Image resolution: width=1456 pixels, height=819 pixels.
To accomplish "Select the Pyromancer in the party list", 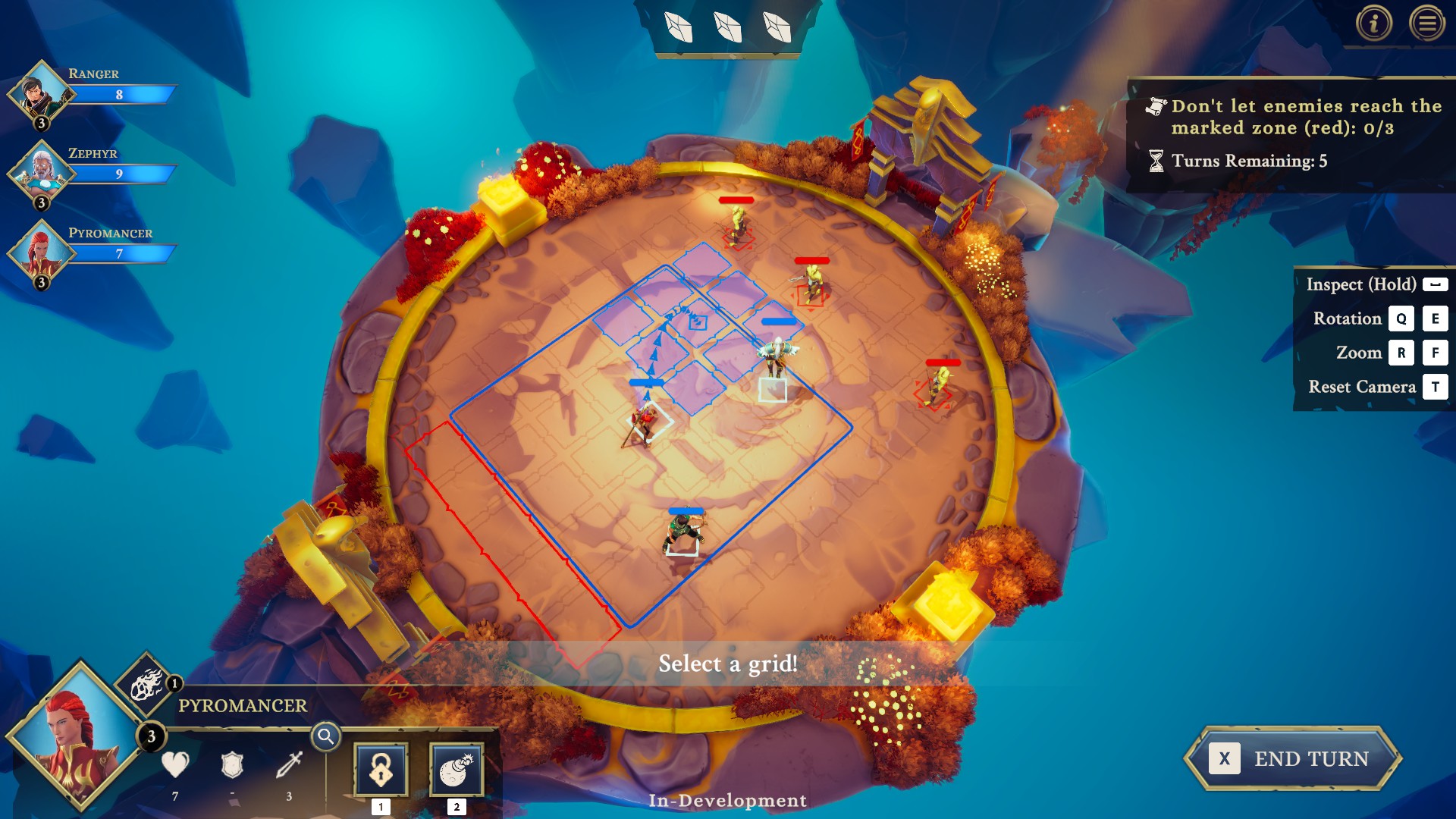I will coord(41,254).
